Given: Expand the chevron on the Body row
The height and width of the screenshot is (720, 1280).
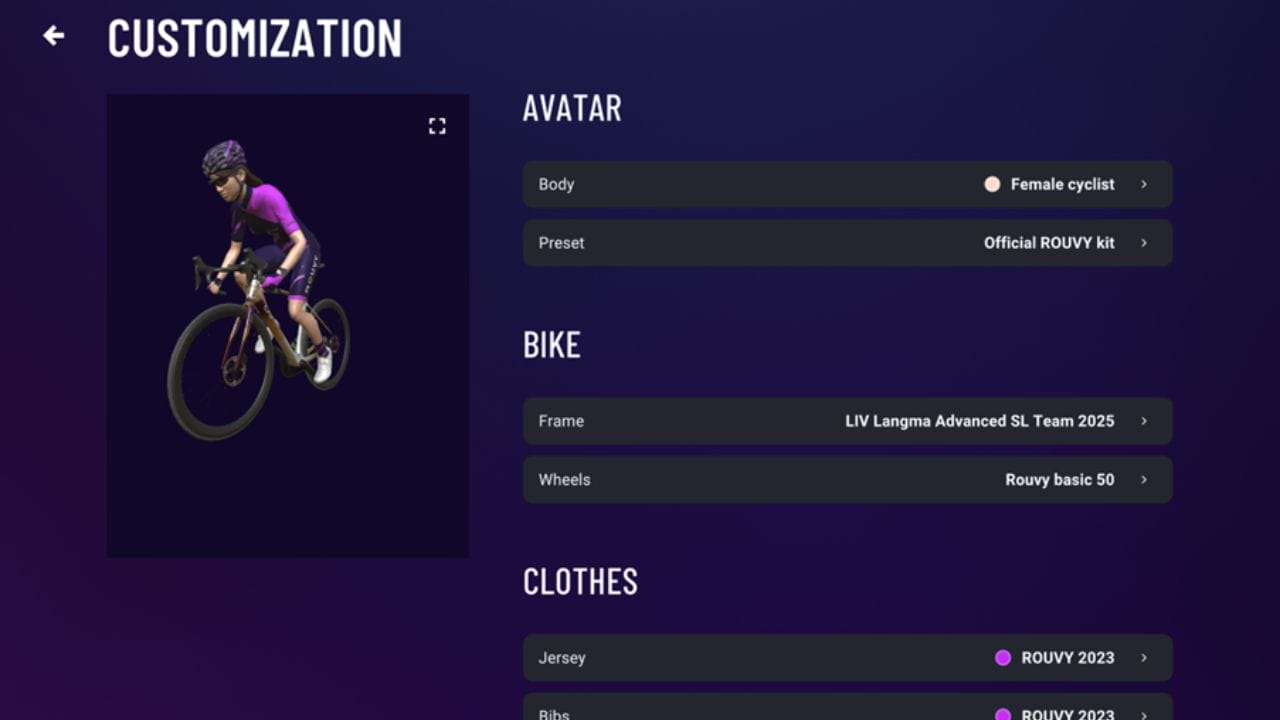Looking at the screenshot, I should click(1146, 184).
